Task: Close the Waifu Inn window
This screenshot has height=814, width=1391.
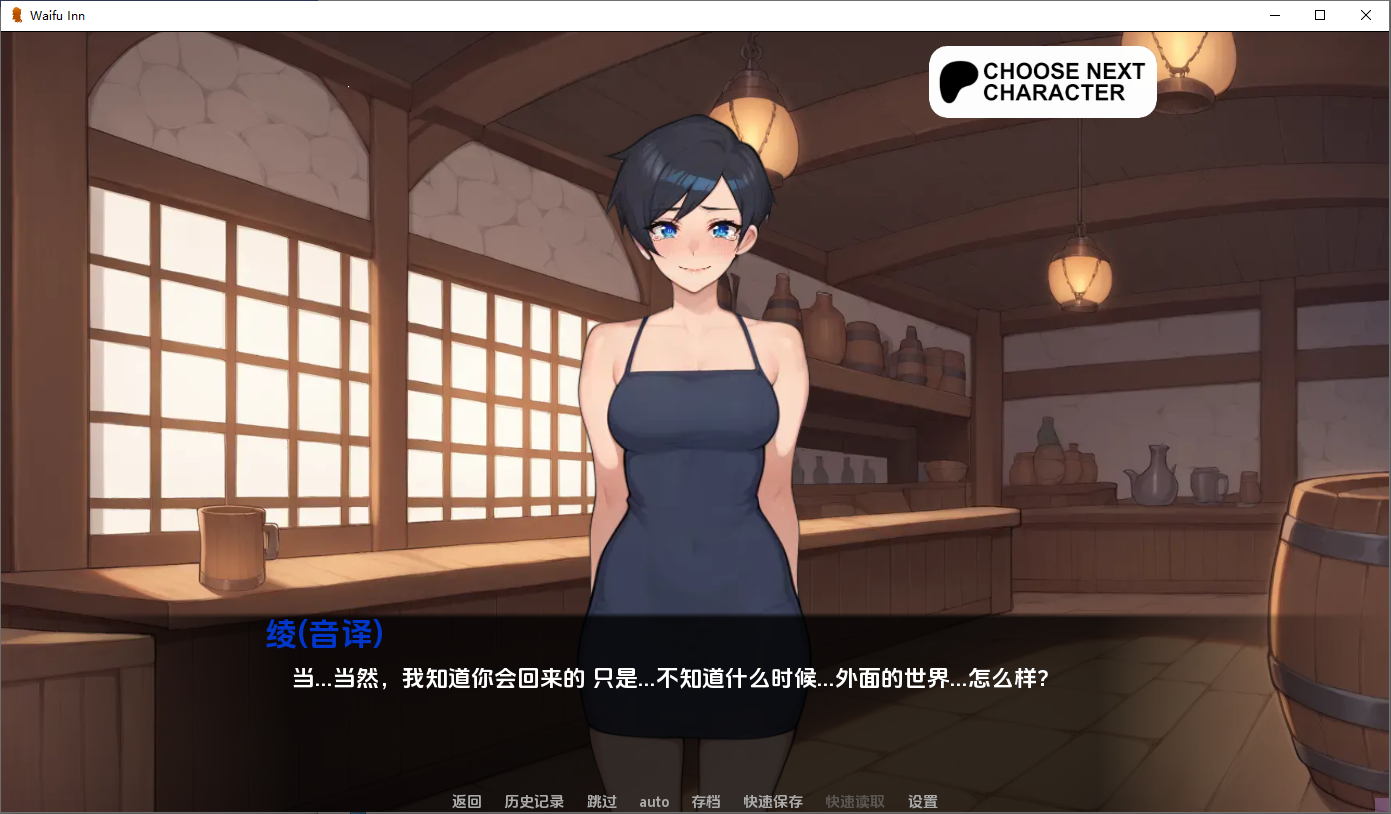Action: coord(1365,15)
